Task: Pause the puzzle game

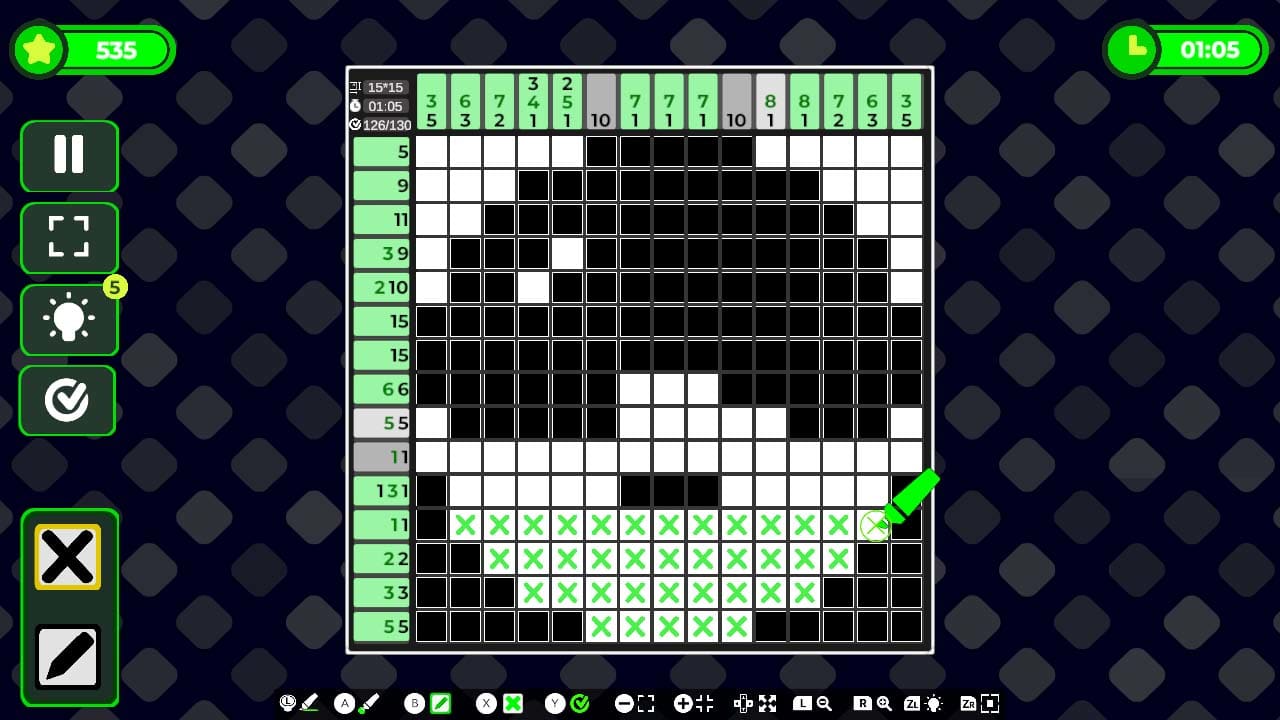Action: [x=67, y=156]
